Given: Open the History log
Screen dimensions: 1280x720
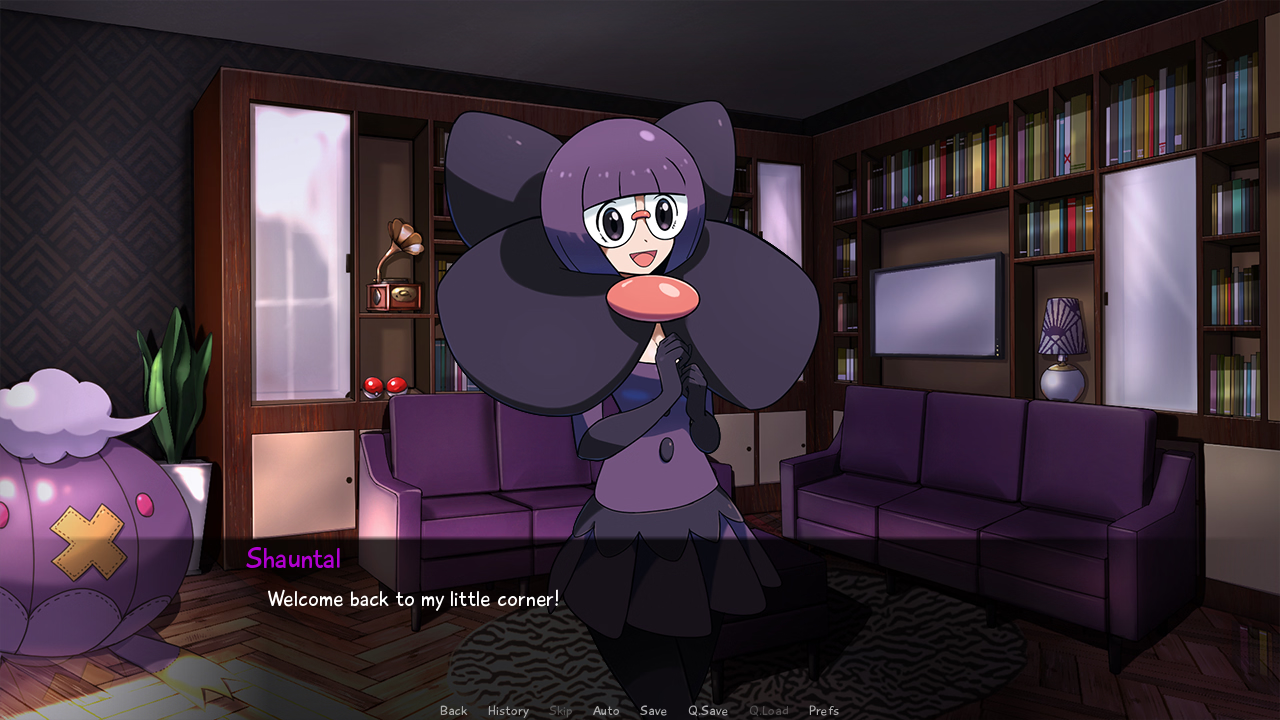Looking at the screenshot, I should (x=508, y=711).
